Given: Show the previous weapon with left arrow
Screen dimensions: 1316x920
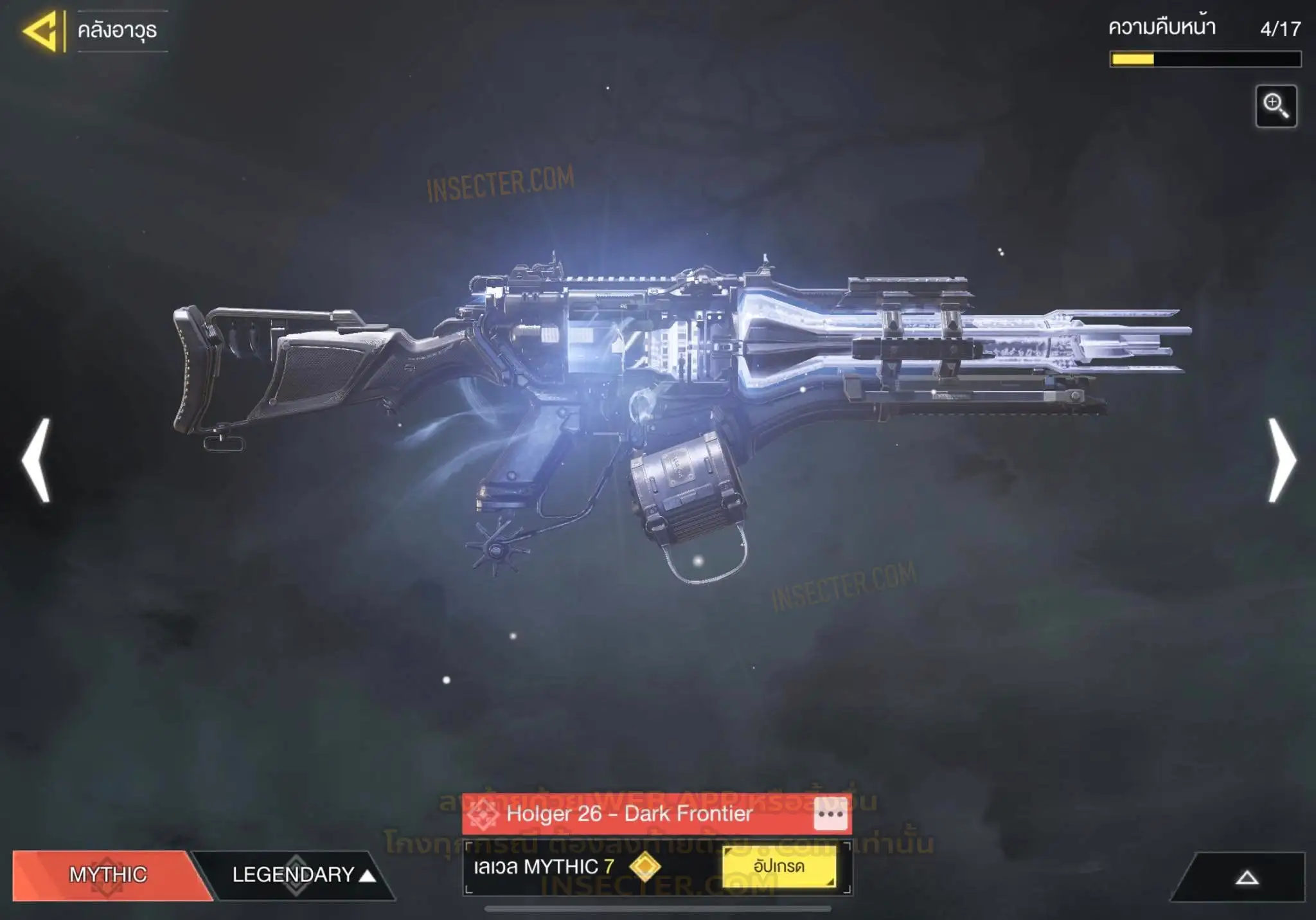Looking at the screenshot, I should [x=36, y=460].
